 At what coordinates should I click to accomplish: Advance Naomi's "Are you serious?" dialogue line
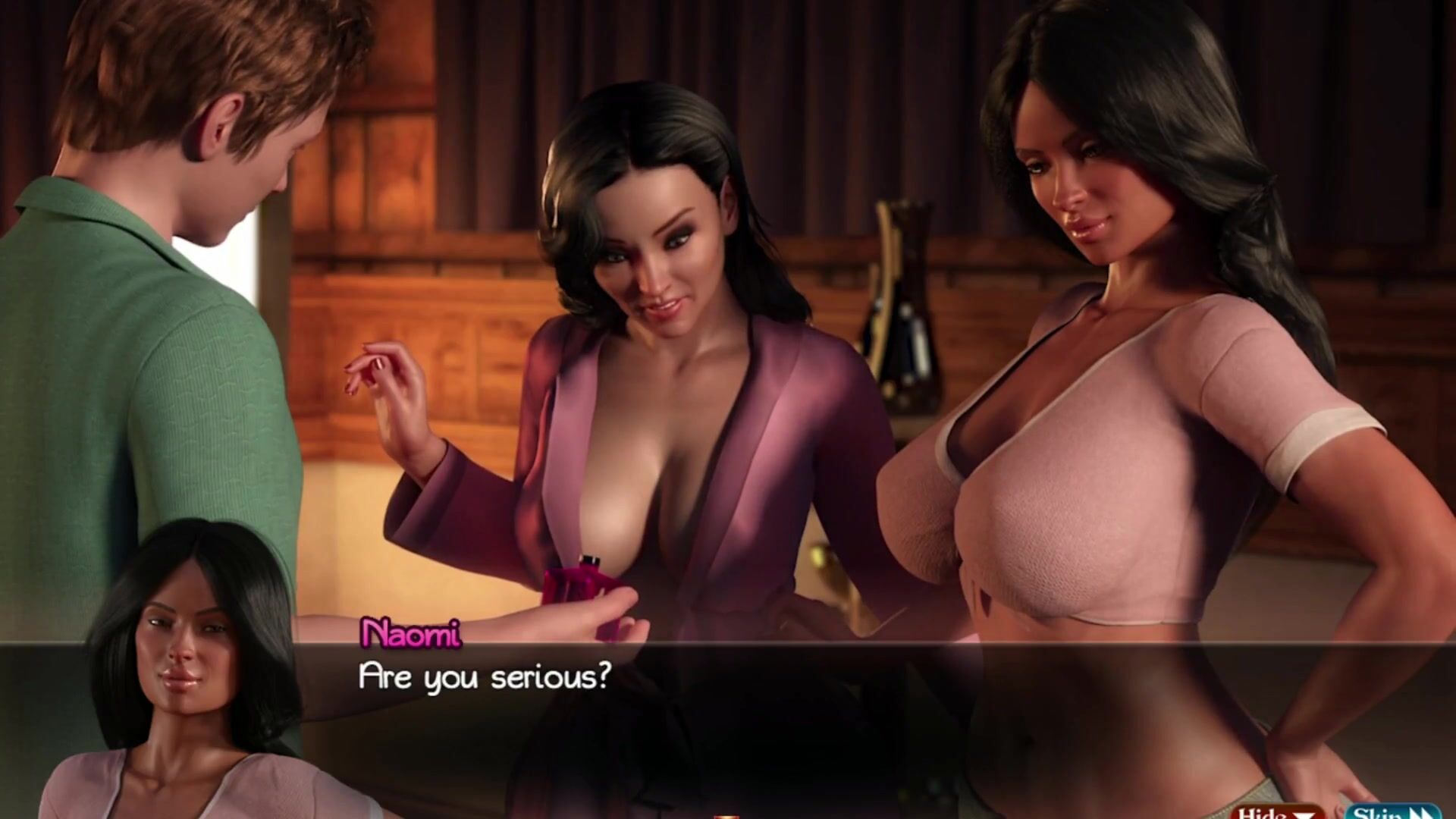click(x=485, y=677)
